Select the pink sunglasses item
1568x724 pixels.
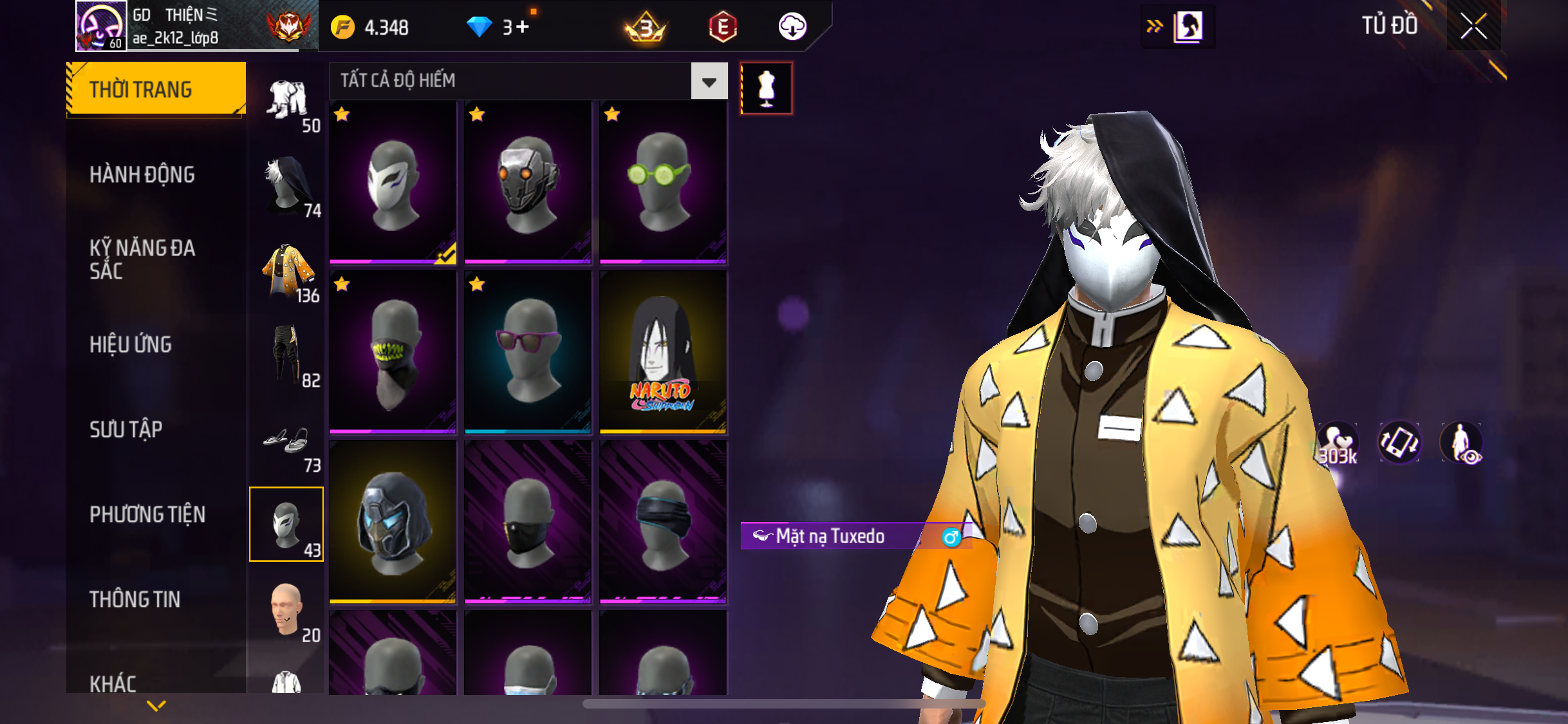click(528, 352)
